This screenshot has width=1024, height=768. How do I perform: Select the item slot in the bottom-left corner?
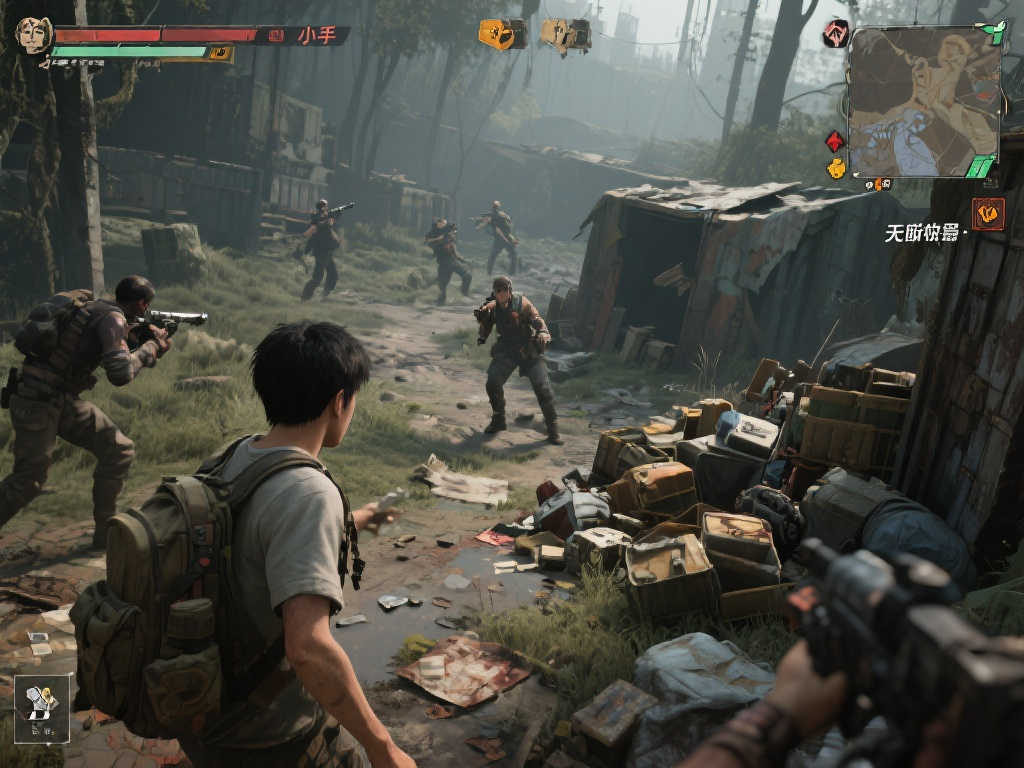click(42, 707)
